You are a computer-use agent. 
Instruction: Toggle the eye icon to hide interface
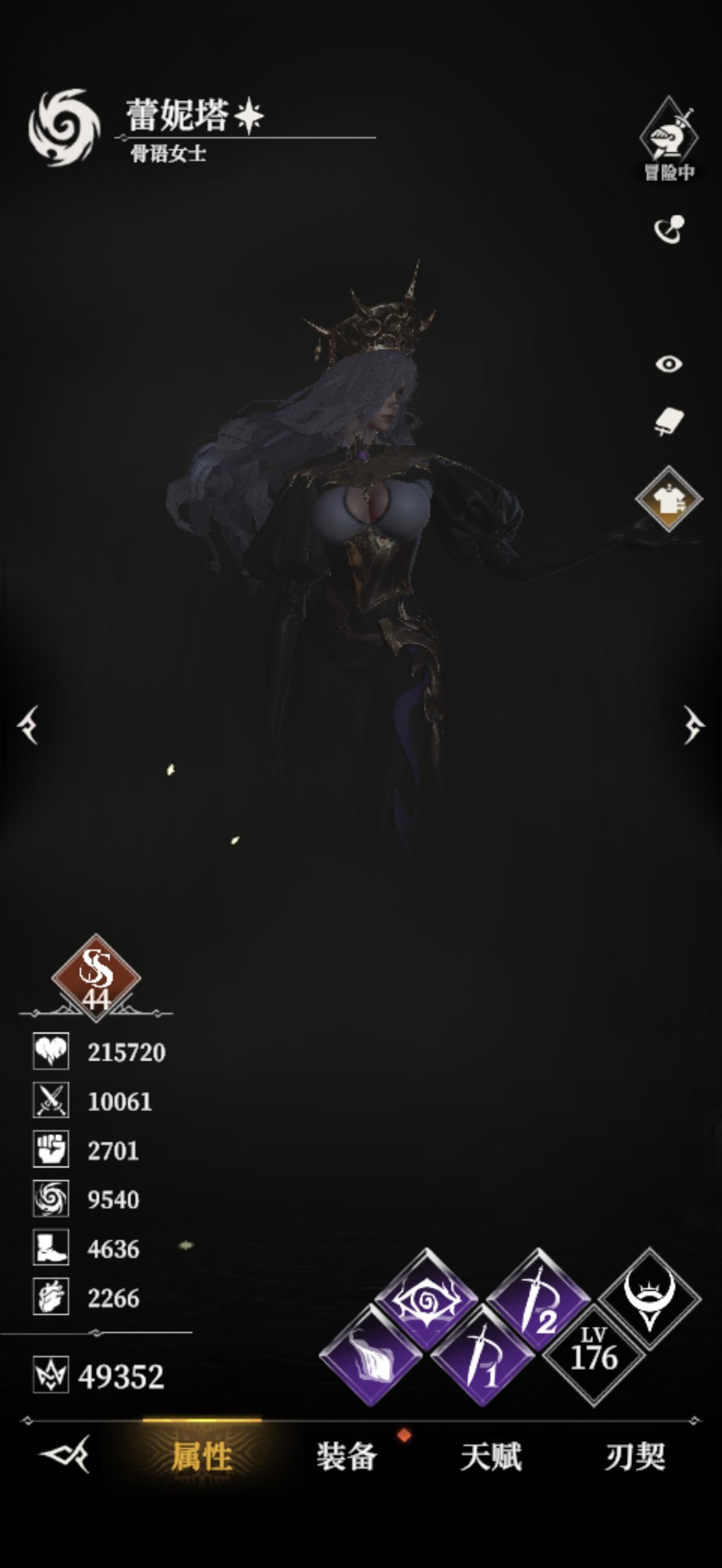pyautogui.click(x=670, y=364)
